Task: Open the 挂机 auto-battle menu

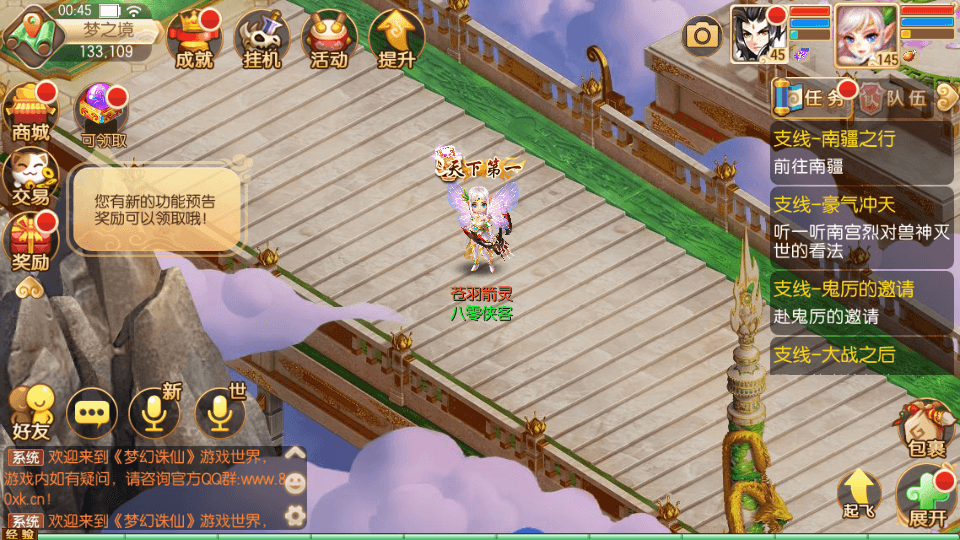Action: (x=261, y=40)
